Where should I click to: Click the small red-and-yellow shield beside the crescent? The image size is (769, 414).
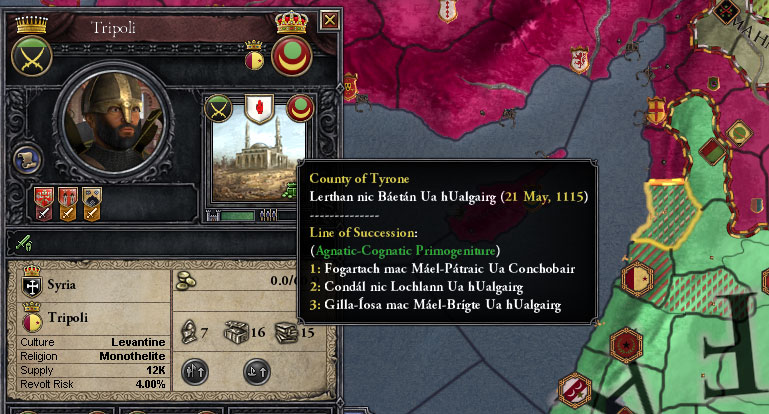254,60
